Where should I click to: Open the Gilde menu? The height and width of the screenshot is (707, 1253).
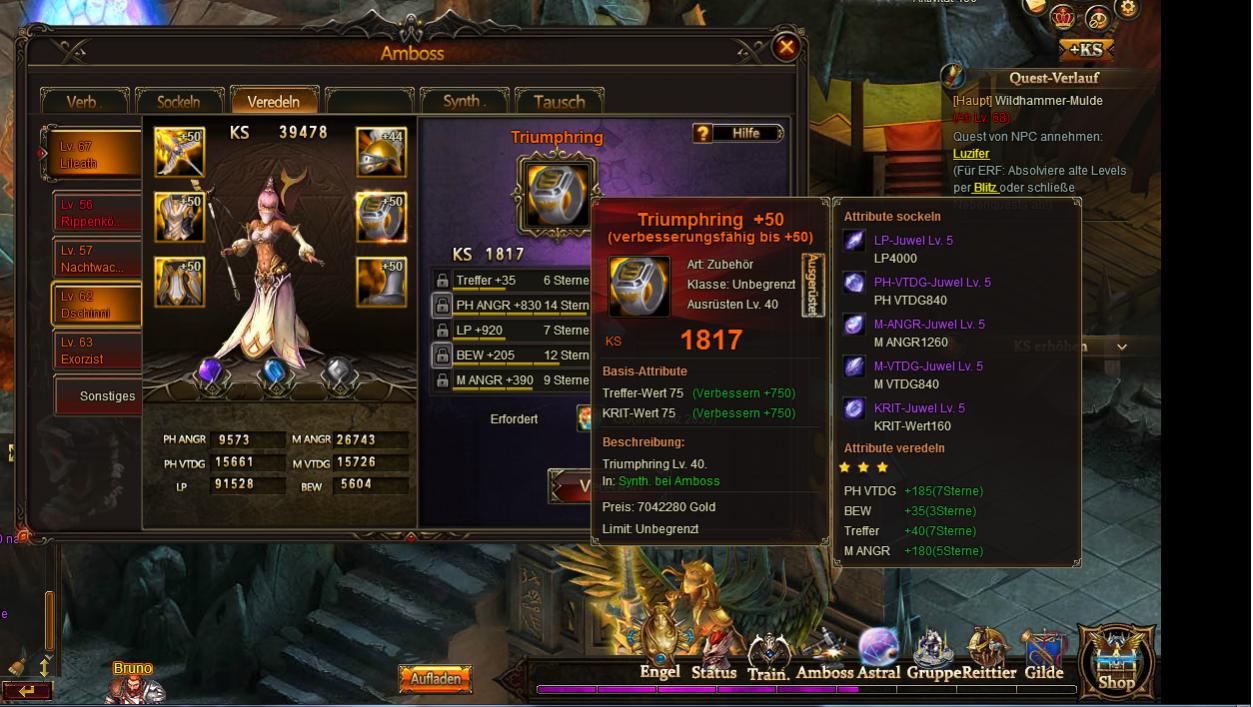coord(1043,656)
